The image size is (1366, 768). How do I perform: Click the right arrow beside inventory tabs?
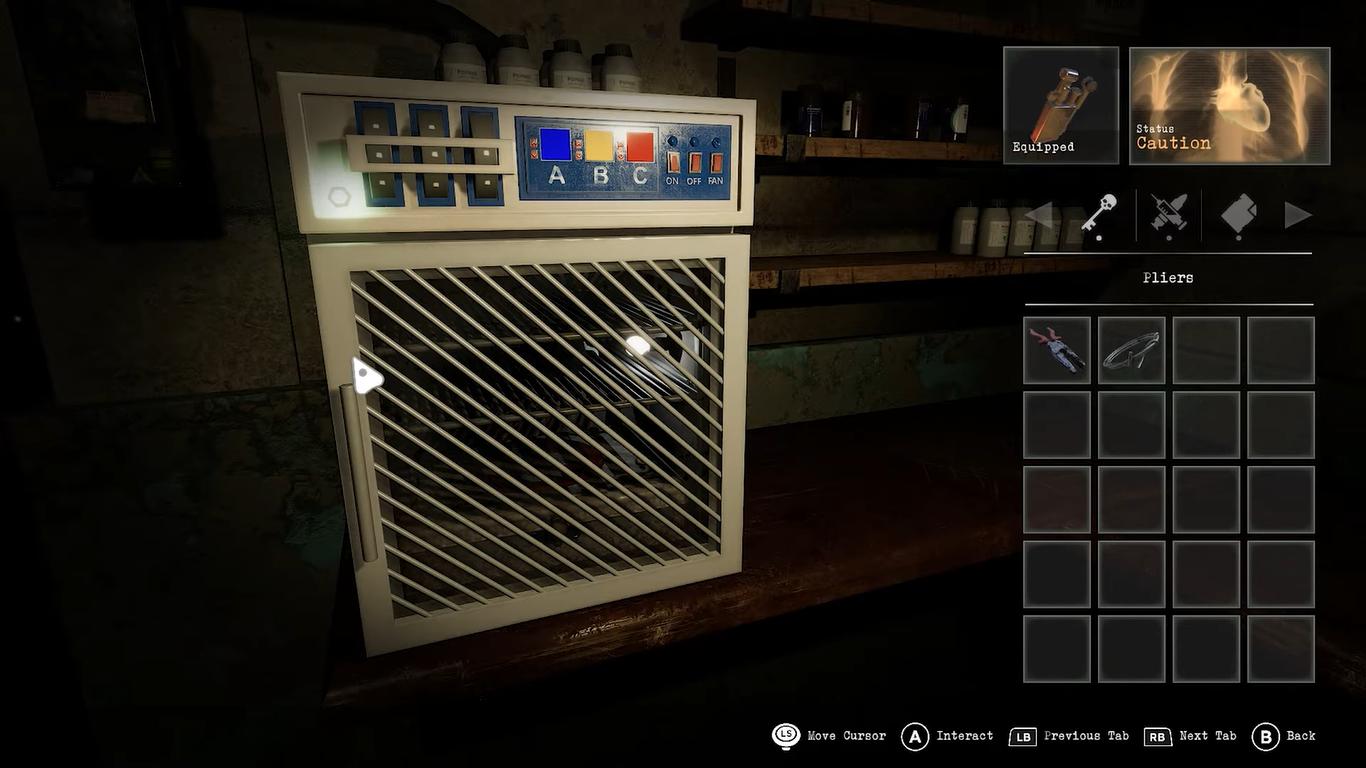pyautogui.click(x=1297, y=215)
